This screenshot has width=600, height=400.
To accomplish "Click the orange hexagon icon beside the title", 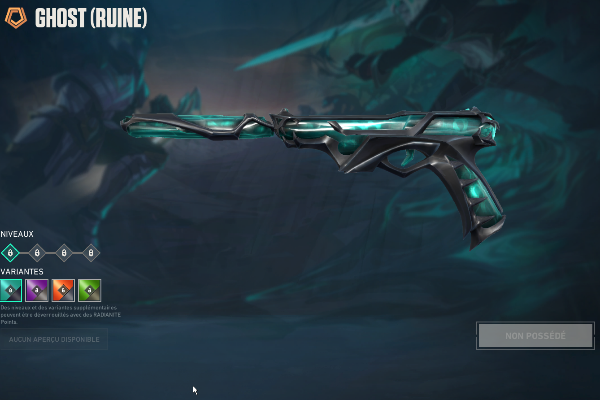I will (15, 17).
